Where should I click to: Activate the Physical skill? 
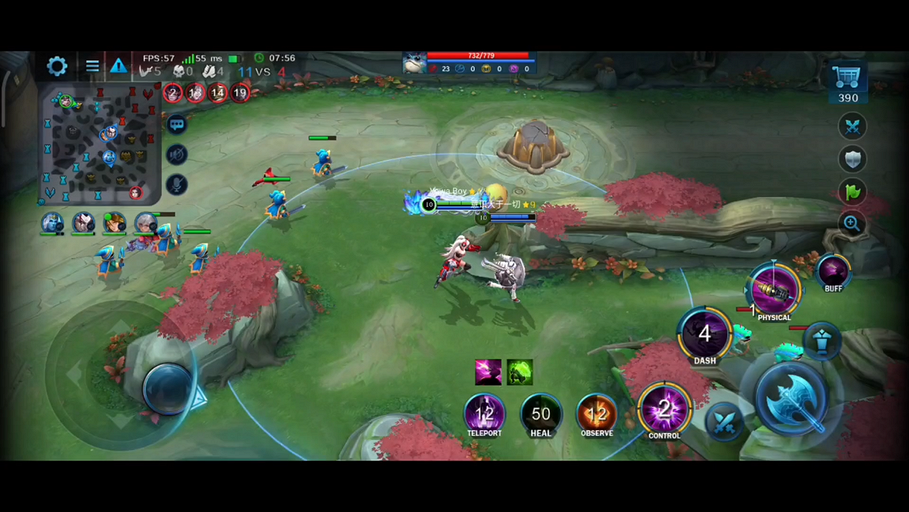pos(774,289)
